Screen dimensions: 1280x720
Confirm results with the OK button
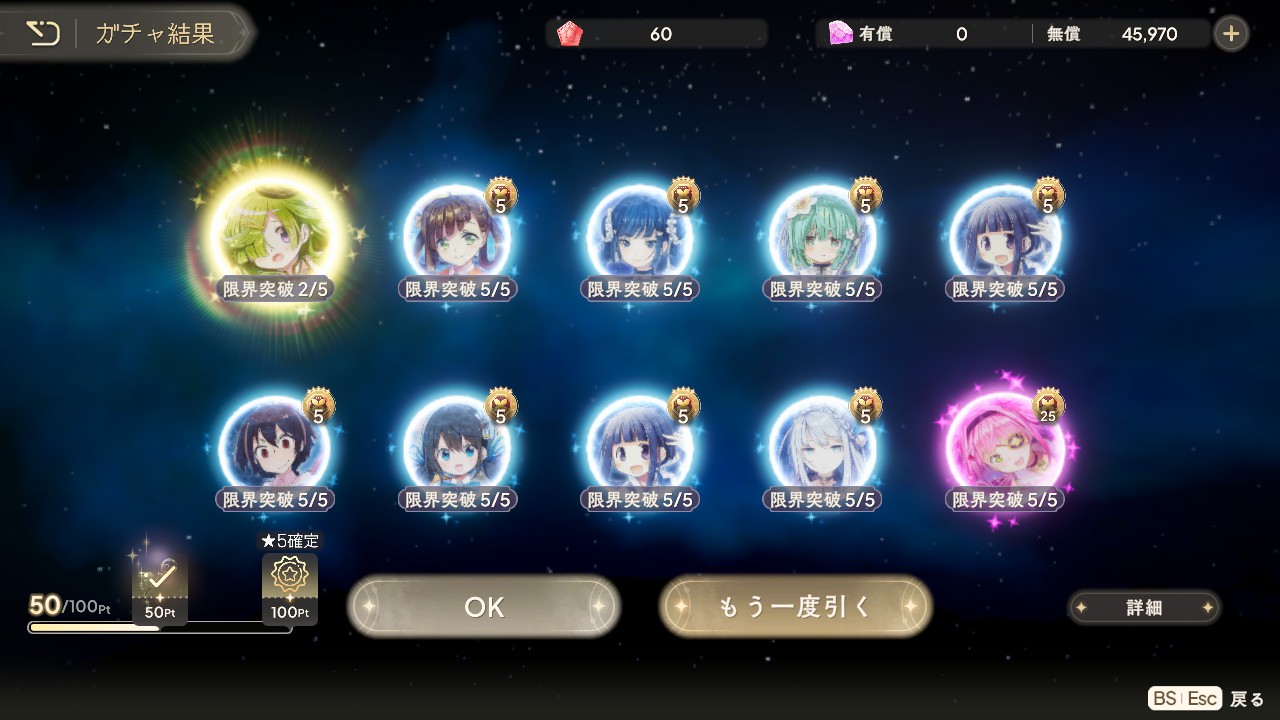coord(484,607)
